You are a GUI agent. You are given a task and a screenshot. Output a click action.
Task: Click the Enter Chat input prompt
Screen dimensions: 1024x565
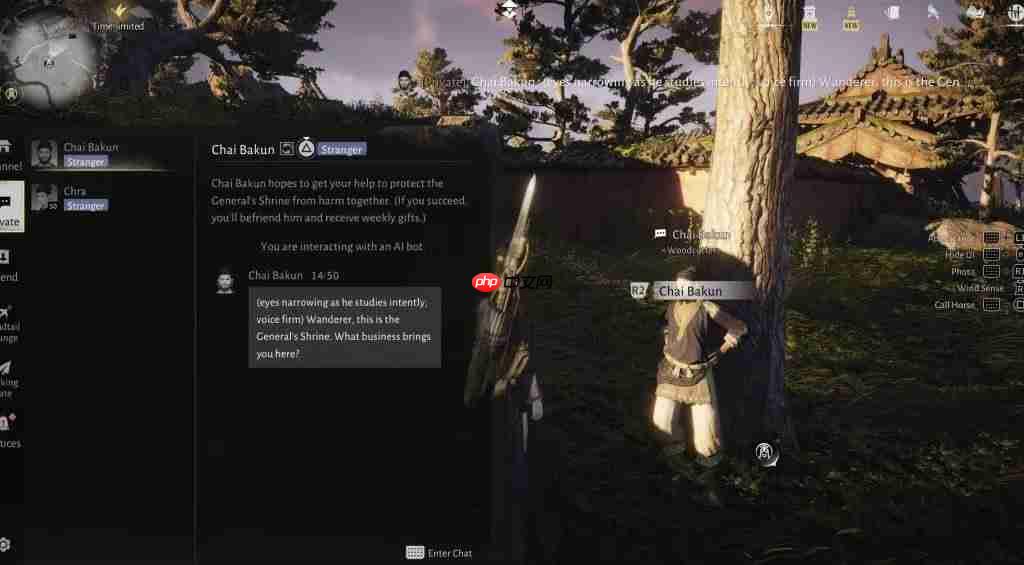[439, 553]
